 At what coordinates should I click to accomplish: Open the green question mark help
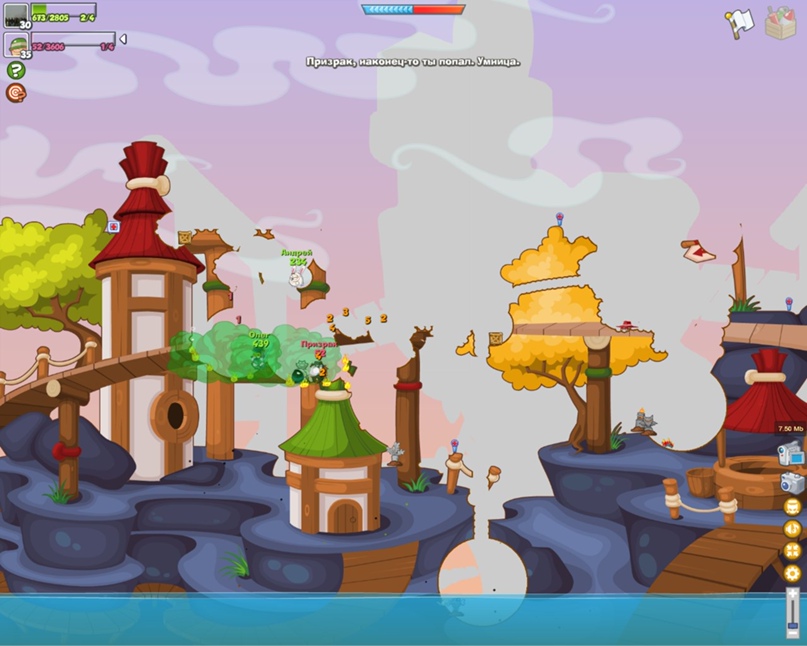pos(15,70)
